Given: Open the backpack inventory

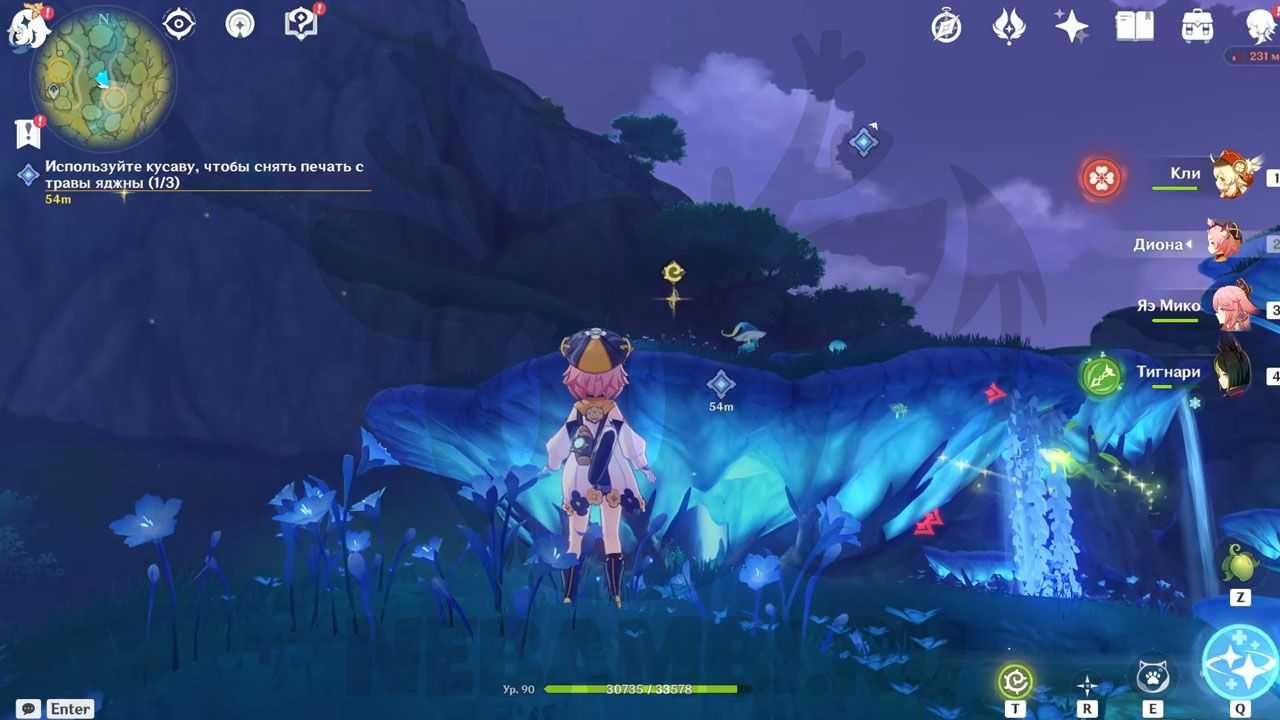Looking at the screenshot, I should tap(1197, 26).
